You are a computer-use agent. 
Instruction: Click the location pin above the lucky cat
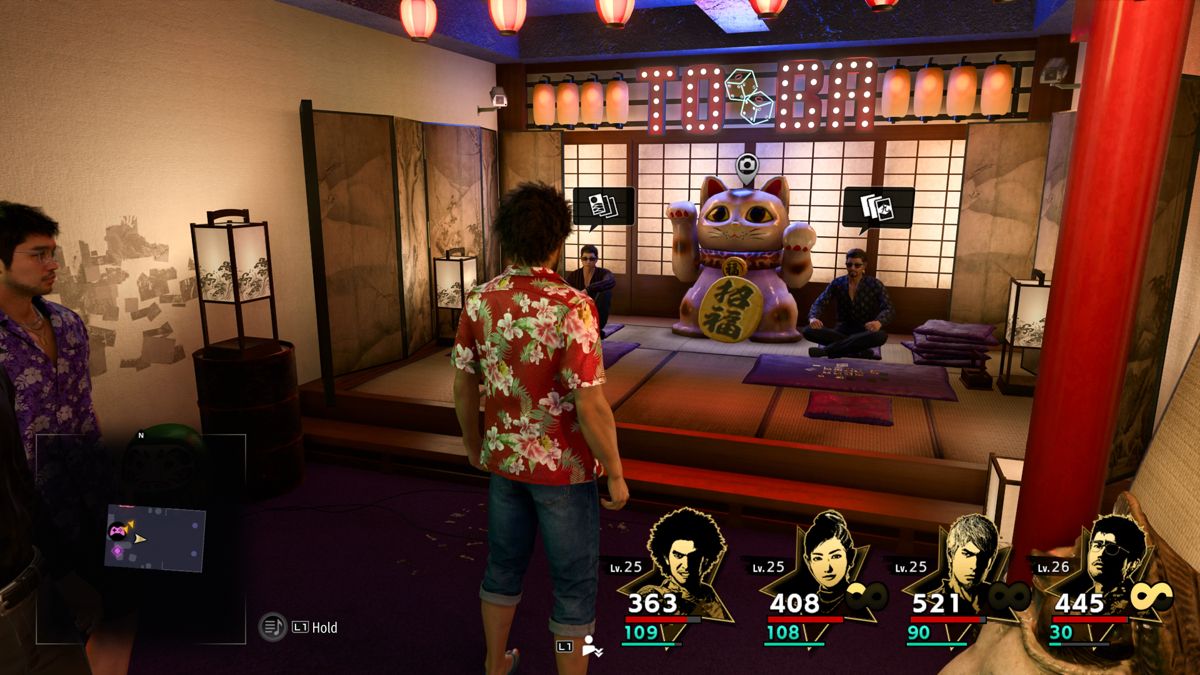pos(746,167)
